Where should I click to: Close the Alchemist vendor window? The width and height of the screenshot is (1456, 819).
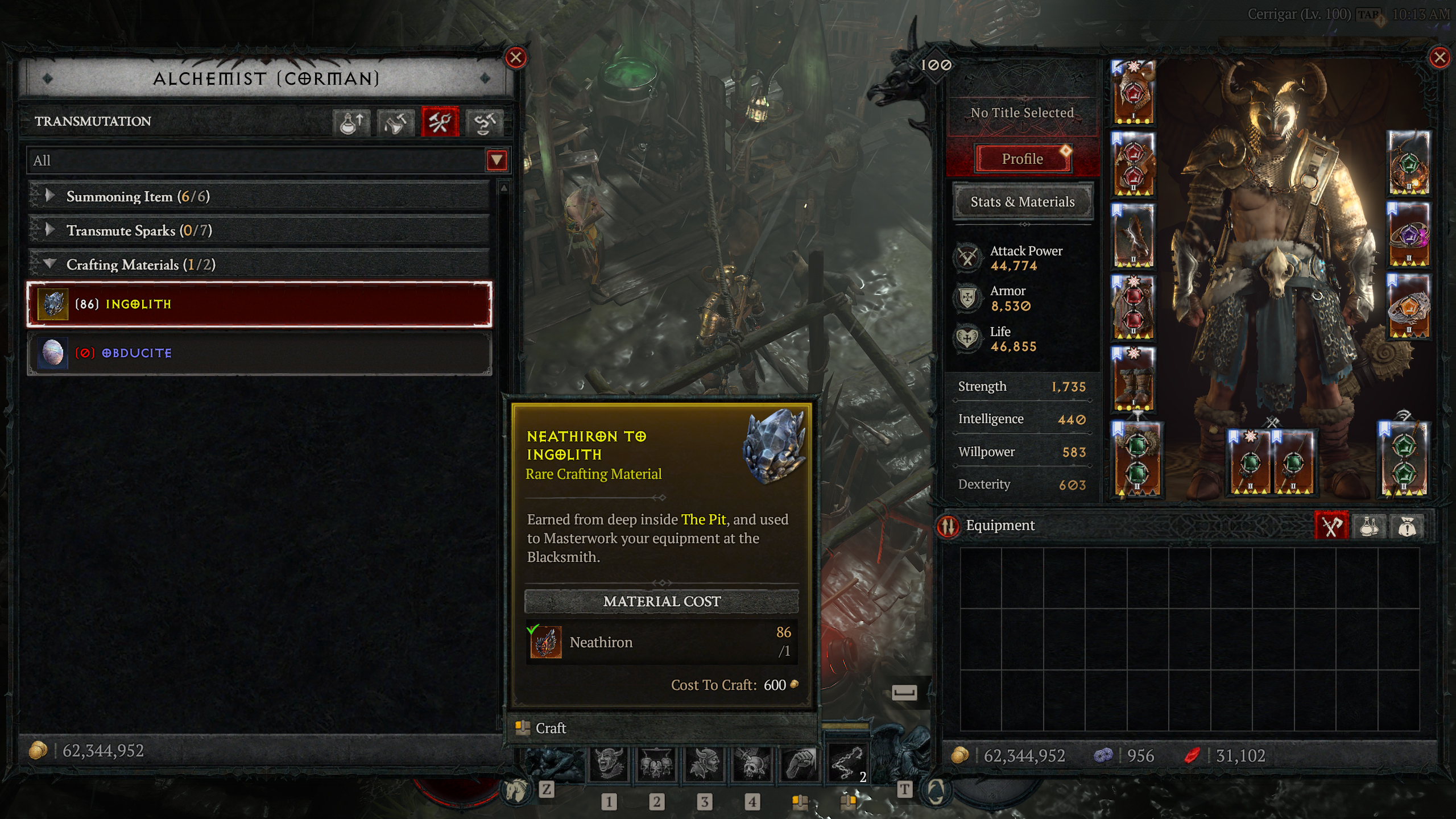(515, 57)
